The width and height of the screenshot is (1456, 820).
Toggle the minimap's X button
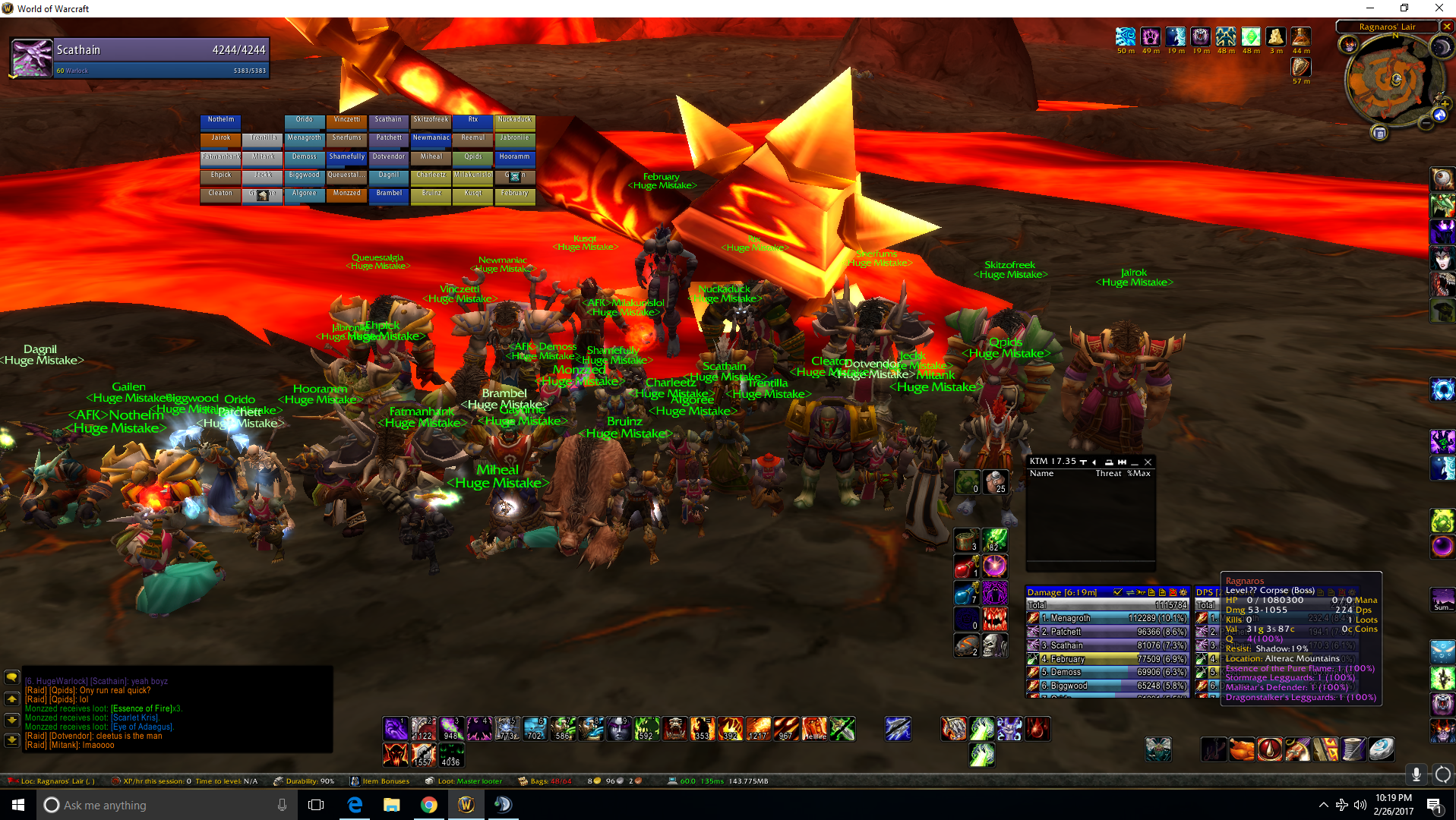(1447, 27)
